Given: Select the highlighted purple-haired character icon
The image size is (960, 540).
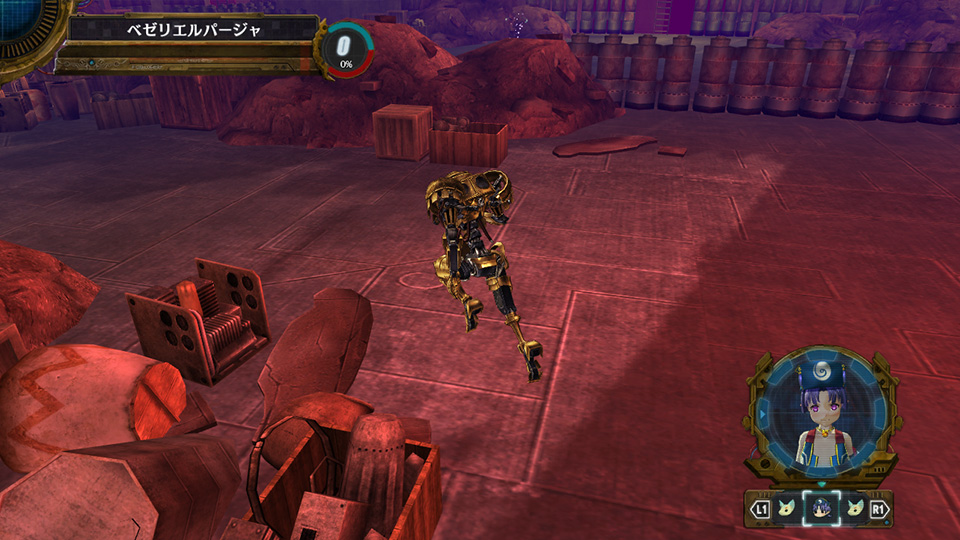Looking at the screenshot, I should click(x=820, y=510).
